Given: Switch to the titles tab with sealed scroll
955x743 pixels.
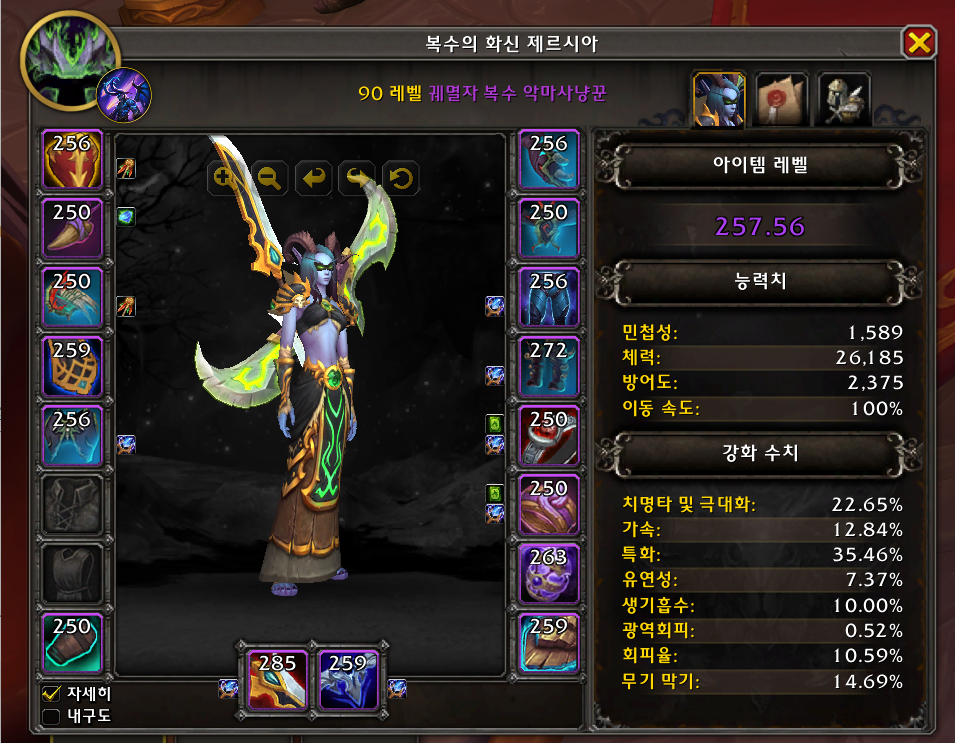Looking at the screenshot, I should coord(782,99).
